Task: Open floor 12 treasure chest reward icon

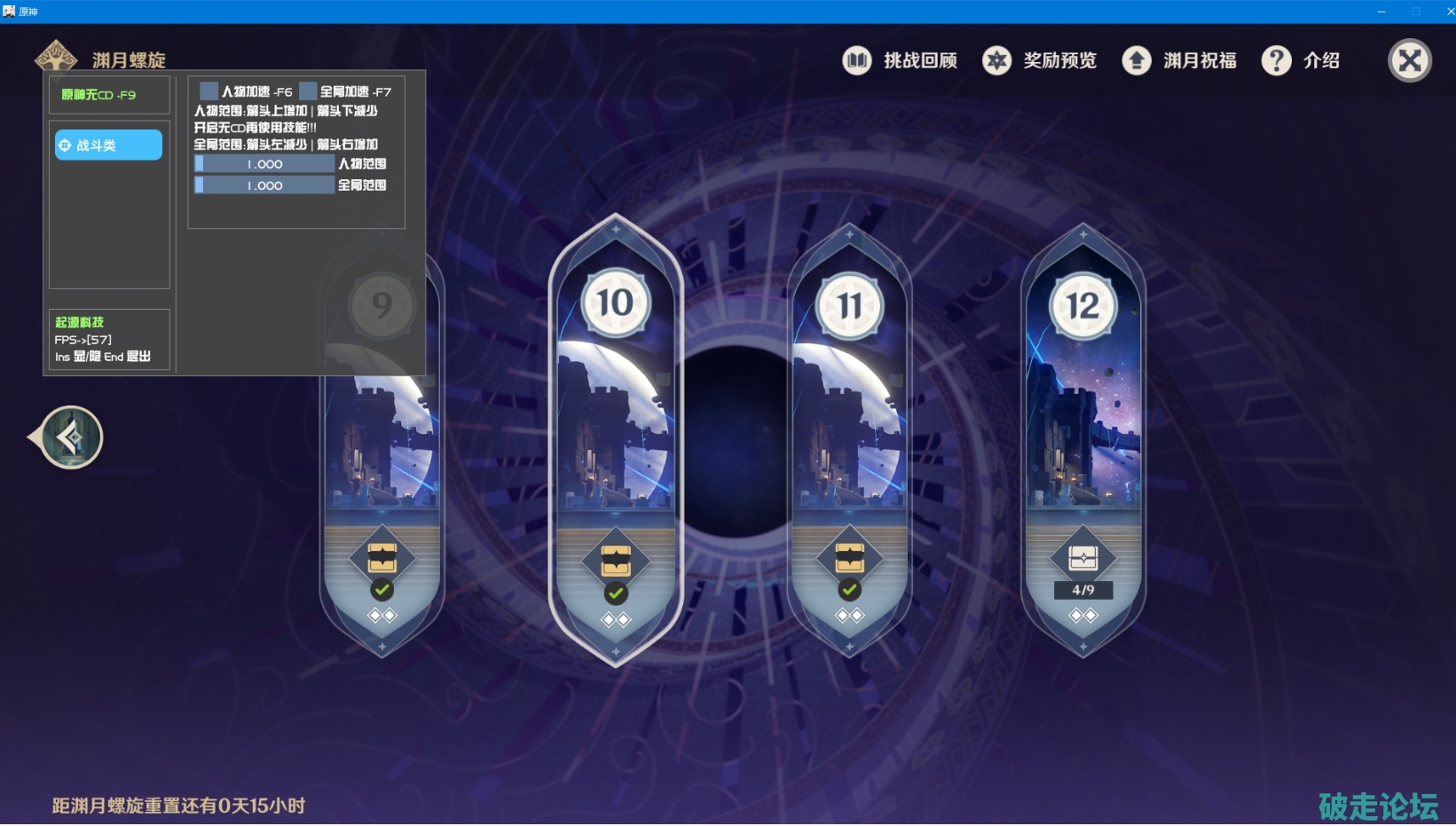Action: tap(1082, 558)
